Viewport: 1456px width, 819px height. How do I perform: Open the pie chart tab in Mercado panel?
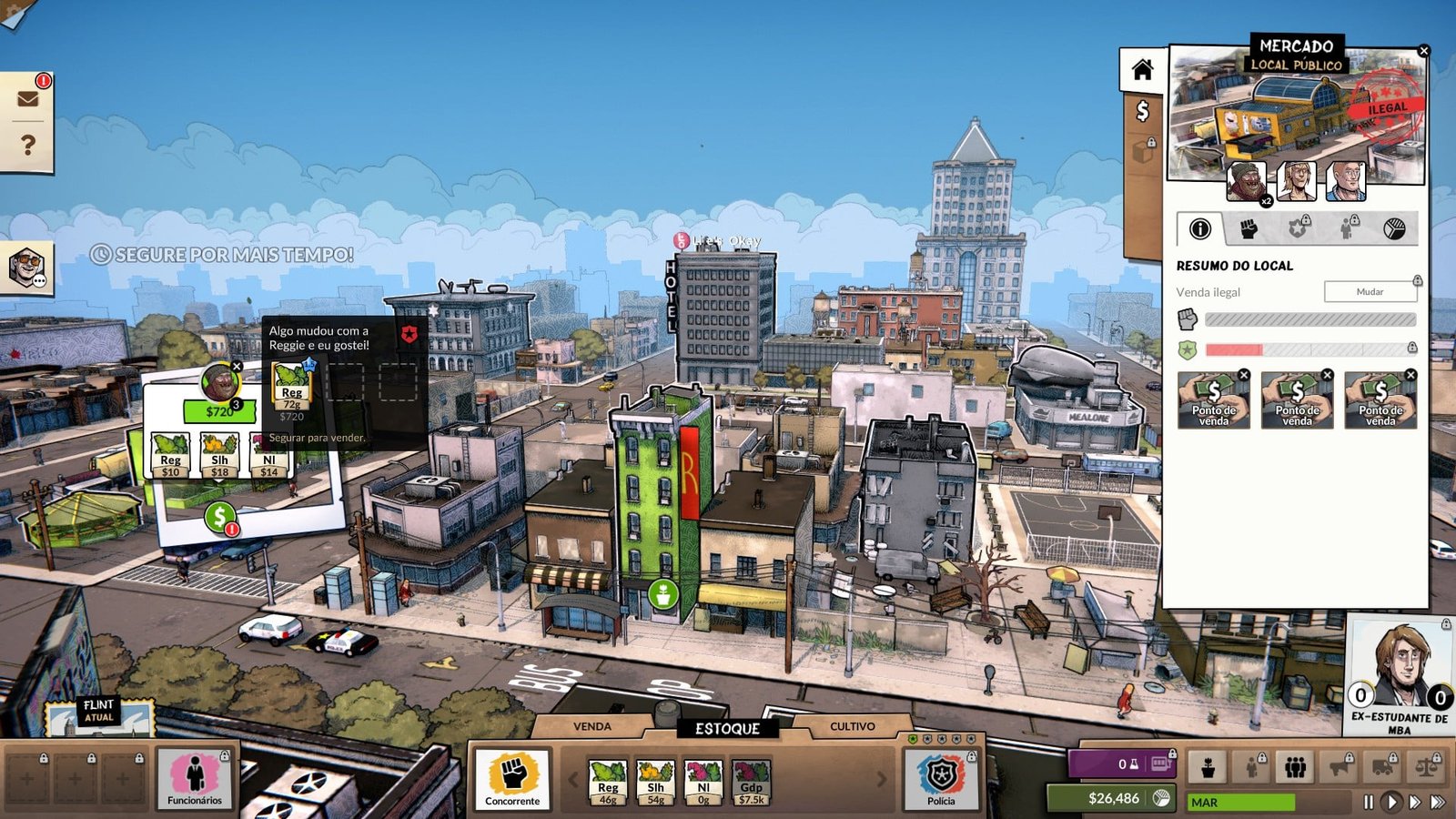click(x=1394, y=229)
